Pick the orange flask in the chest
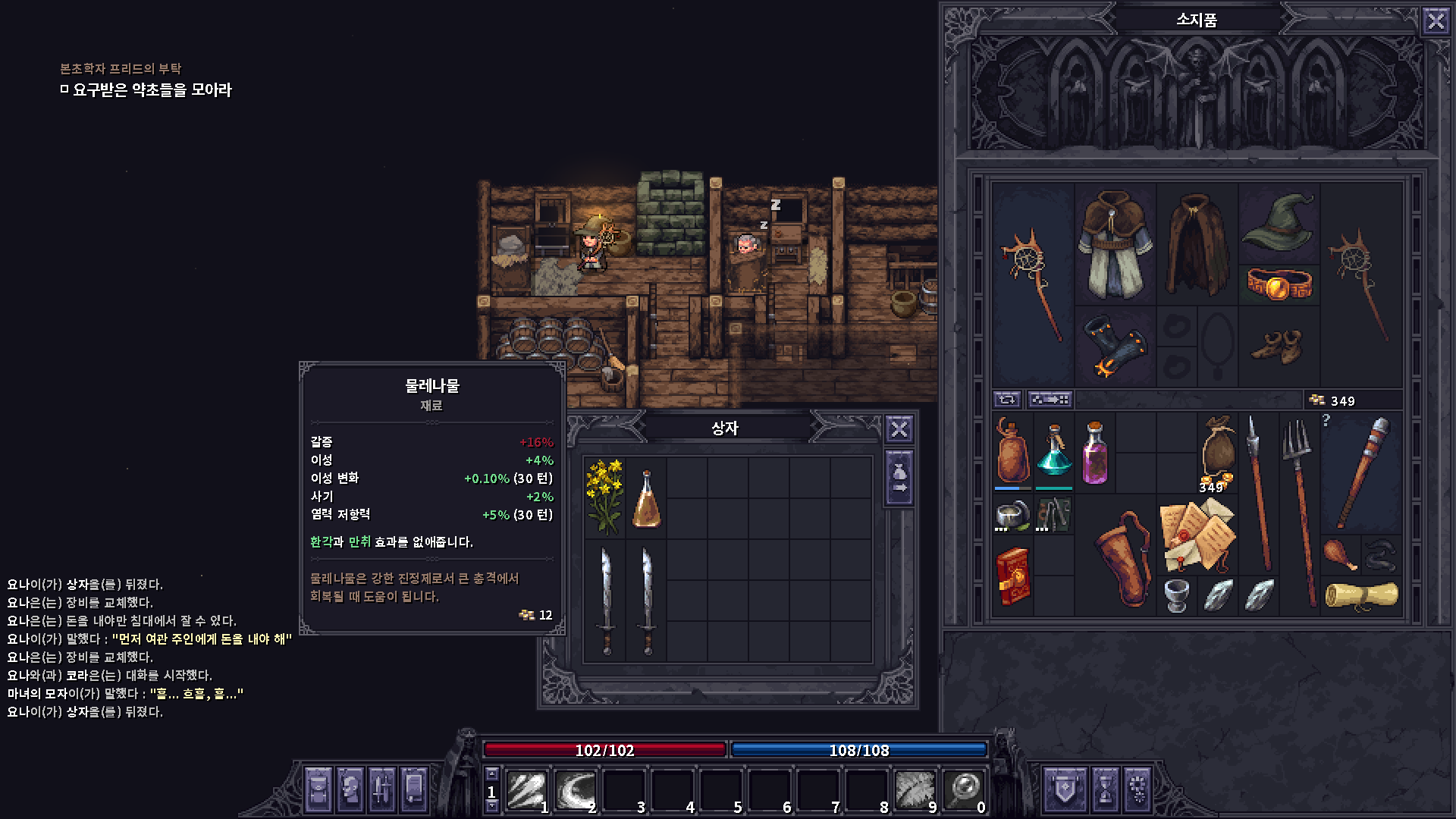Screen dimensions: 1456x819 click(x=646, y=498)
